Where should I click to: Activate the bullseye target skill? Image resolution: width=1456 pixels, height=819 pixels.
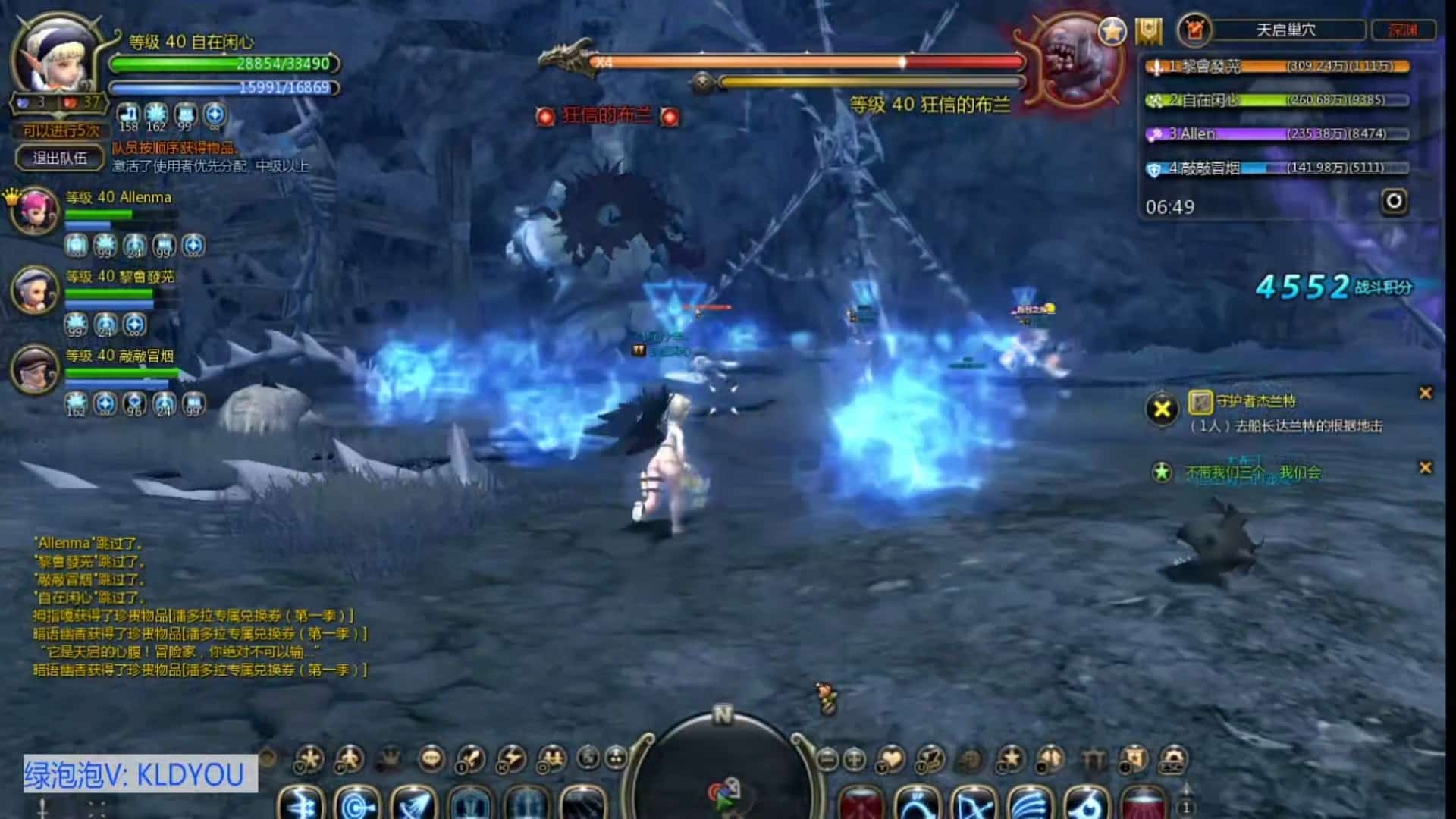pos(356,804)
